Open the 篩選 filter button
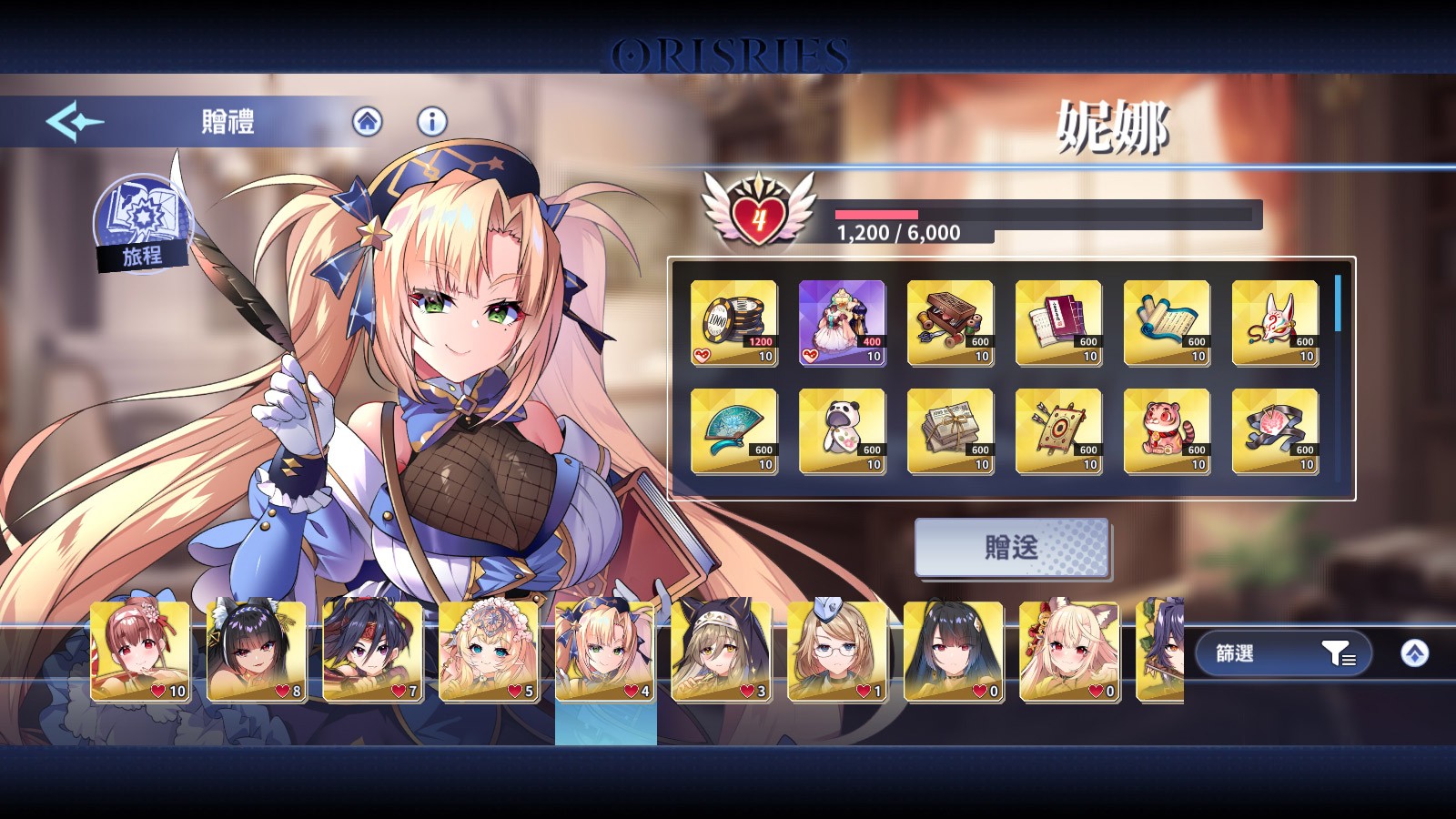The image size is (1456, 819). click(1283, 653)
